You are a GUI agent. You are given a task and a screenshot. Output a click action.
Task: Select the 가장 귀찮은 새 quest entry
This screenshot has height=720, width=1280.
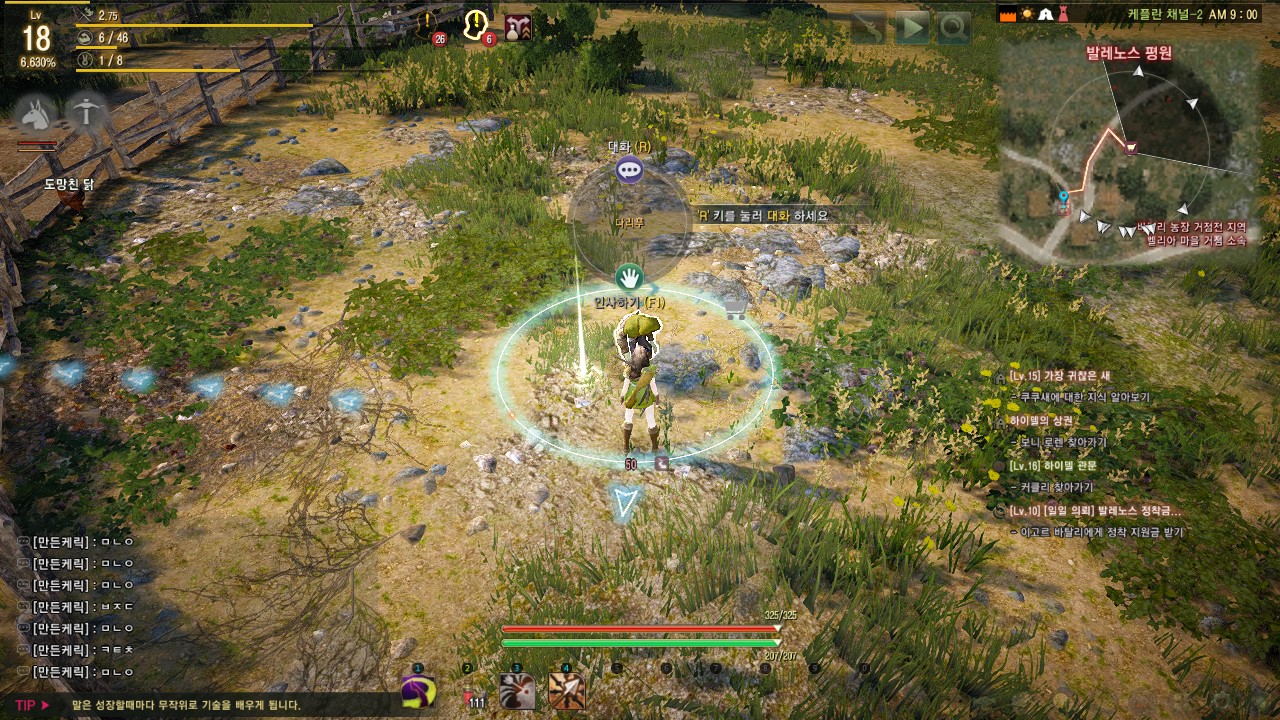1060,376
